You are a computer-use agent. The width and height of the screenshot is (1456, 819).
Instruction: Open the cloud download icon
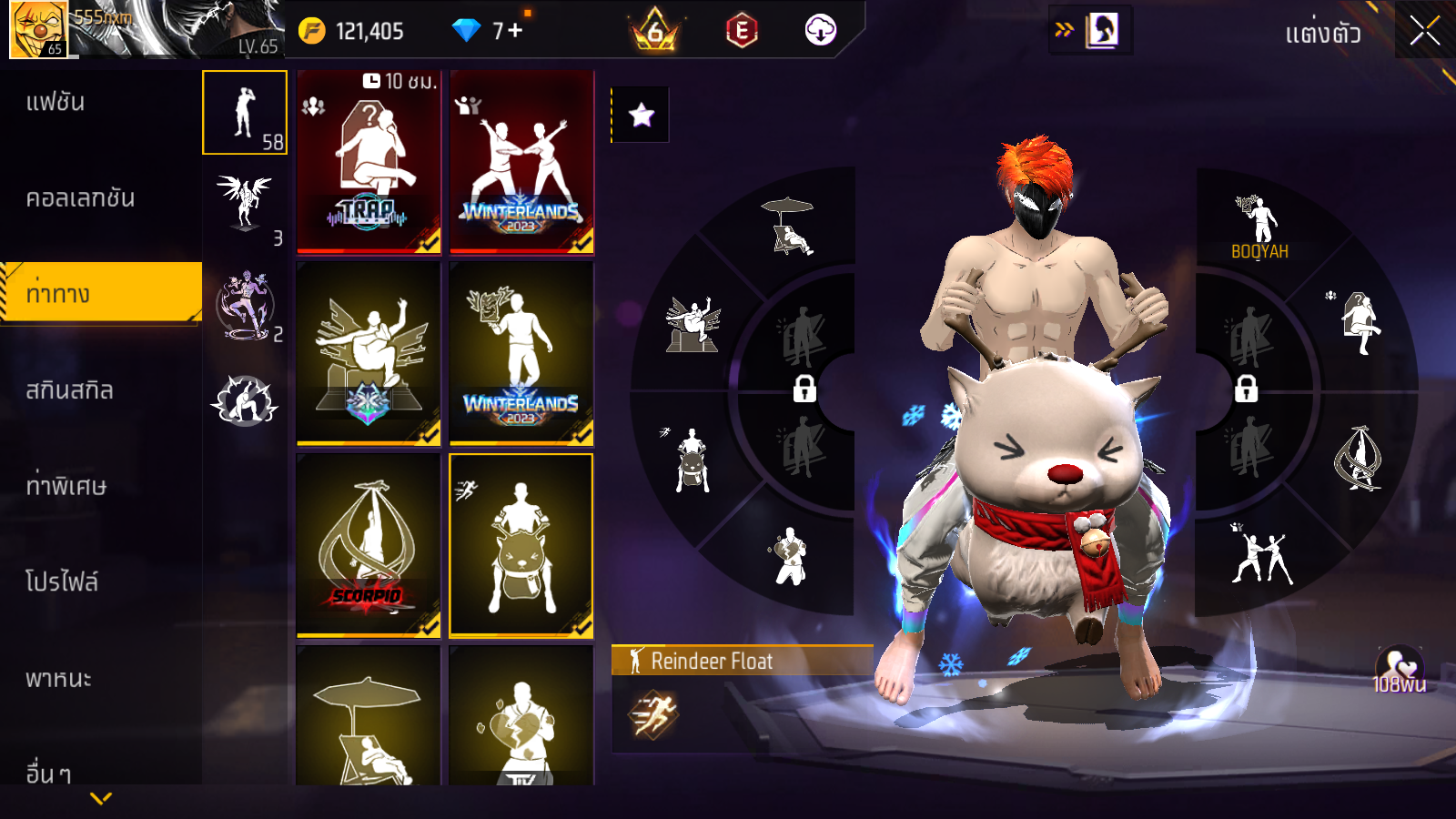tap(820, 31)
